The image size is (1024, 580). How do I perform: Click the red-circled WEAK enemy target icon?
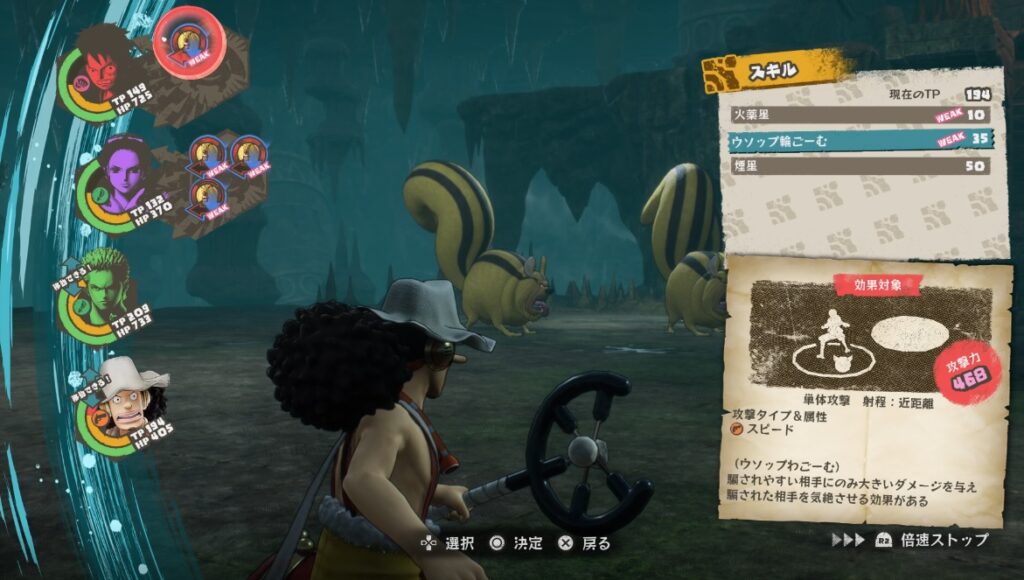coord(189,40)
